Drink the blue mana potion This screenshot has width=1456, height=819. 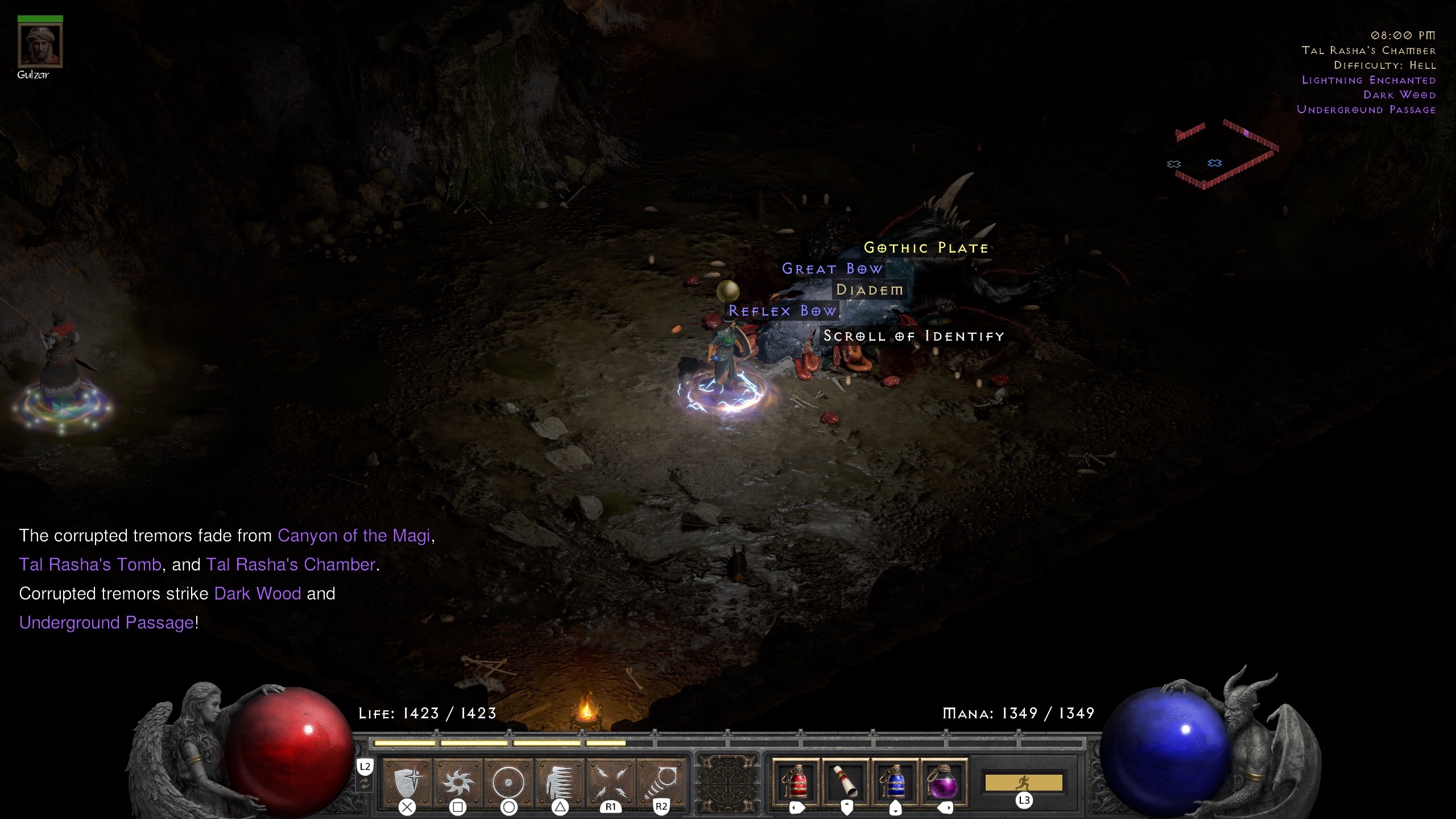coord(895,781)
